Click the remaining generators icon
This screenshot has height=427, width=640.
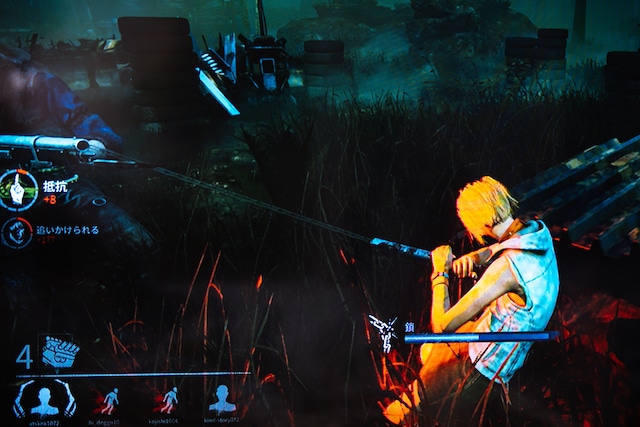[60, 353]
